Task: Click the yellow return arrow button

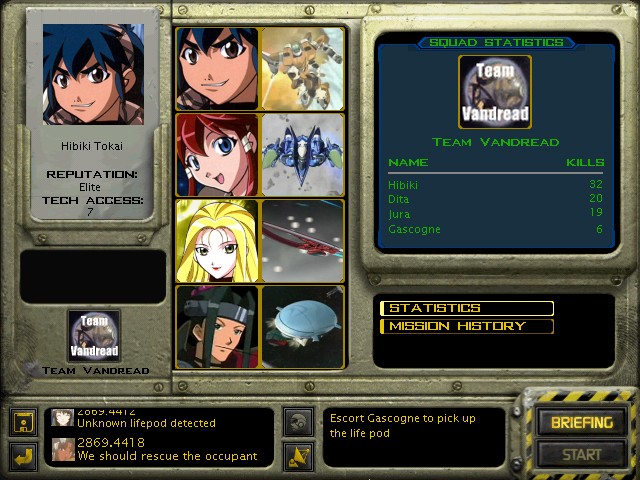Action: [x=24, y=456]
